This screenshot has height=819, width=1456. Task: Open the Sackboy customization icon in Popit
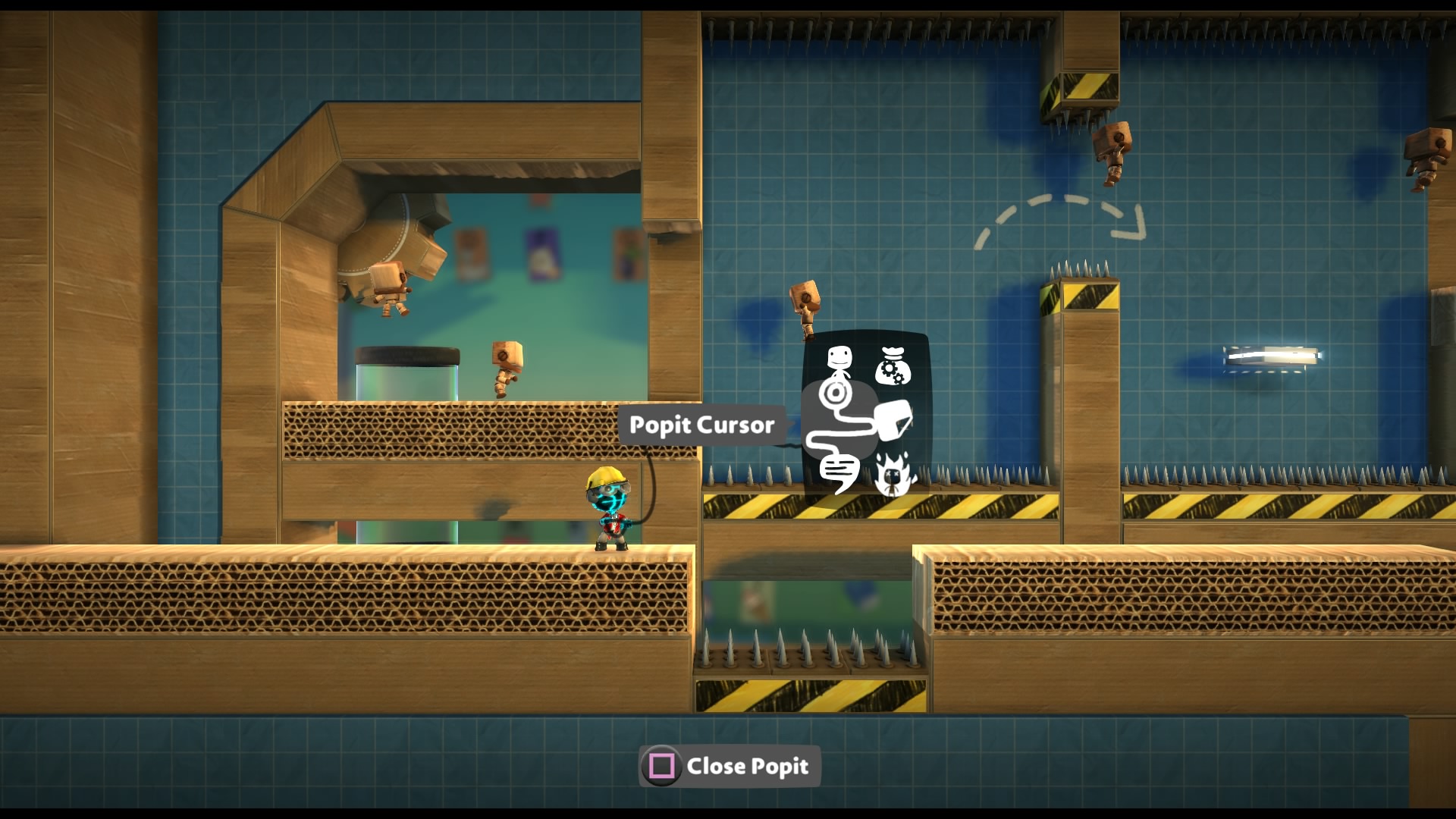click(839, 362)
